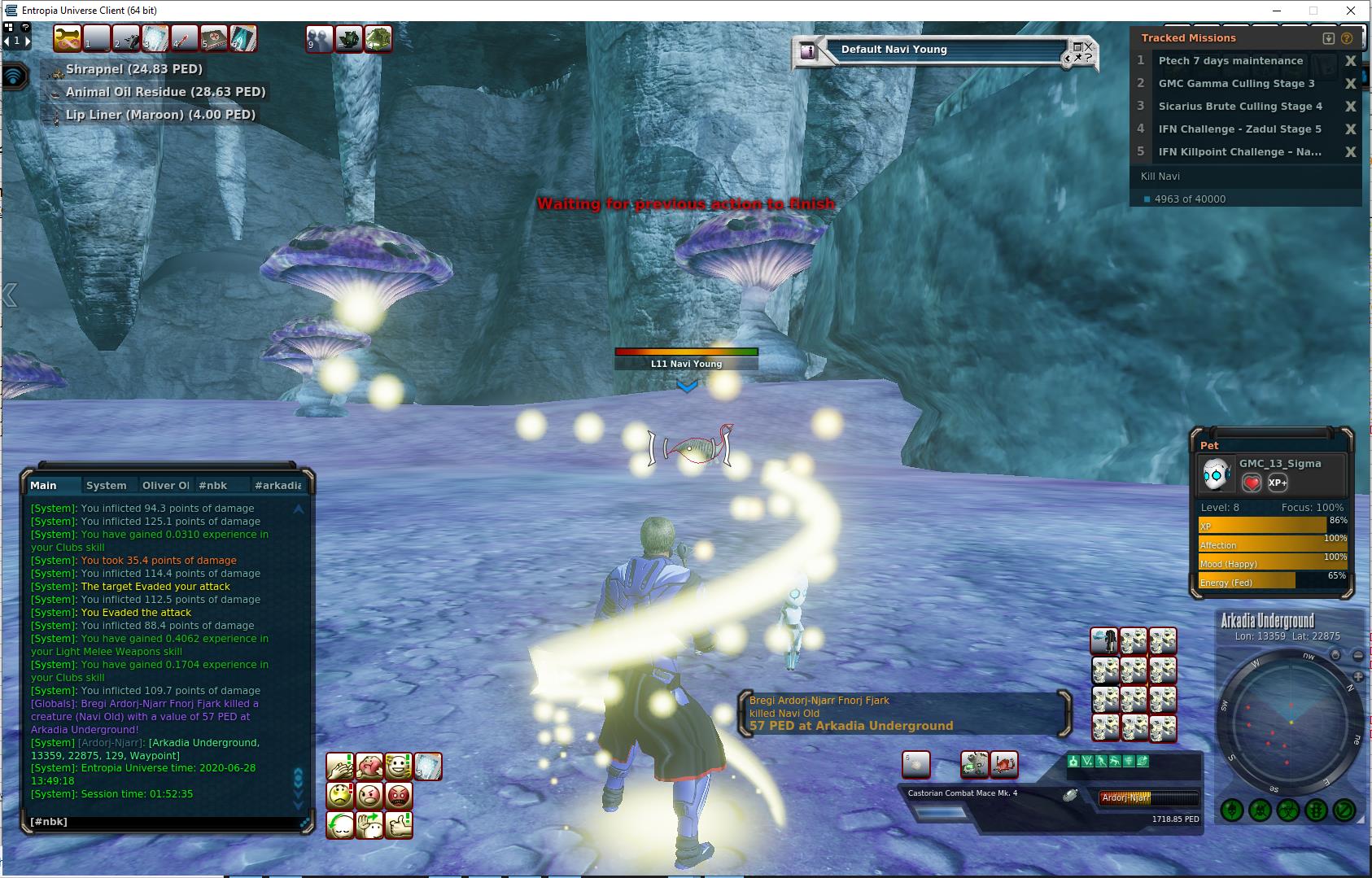Play the angry red face emote
Screen dimensions: 1372x878
tap(399, 795)
